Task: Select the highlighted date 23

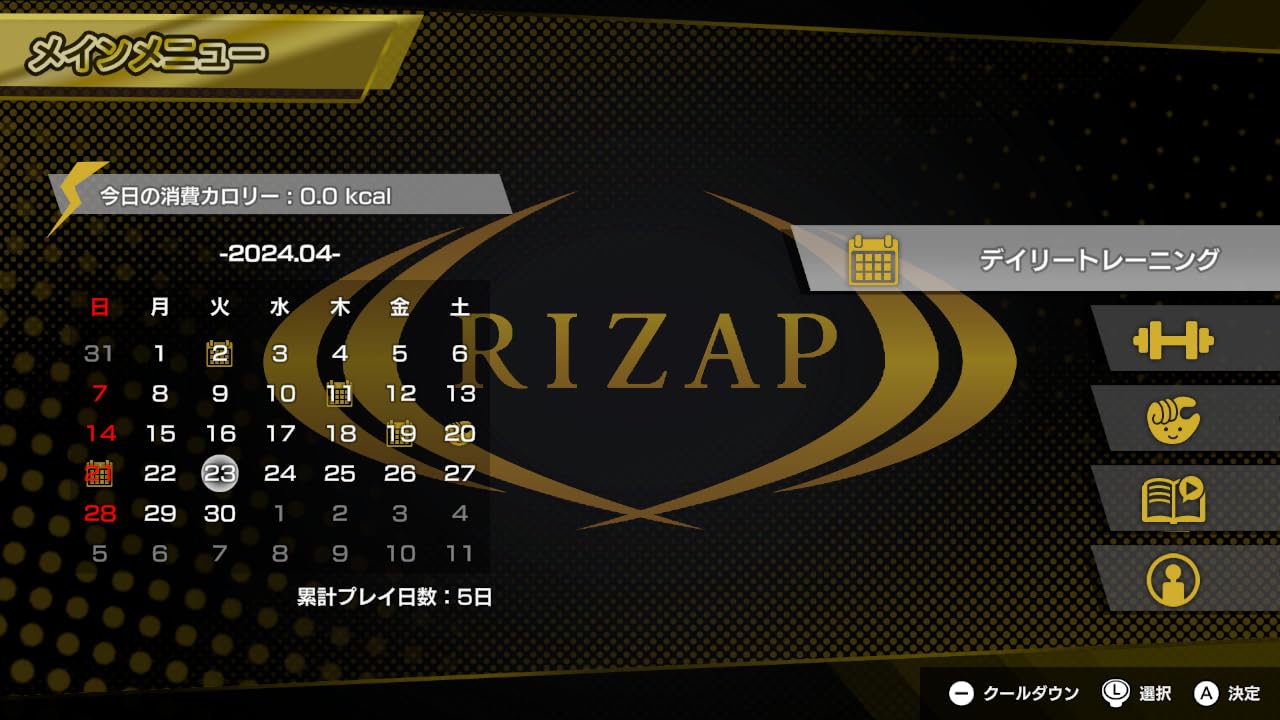Action: pyautogui.click(x=221, y=473)
